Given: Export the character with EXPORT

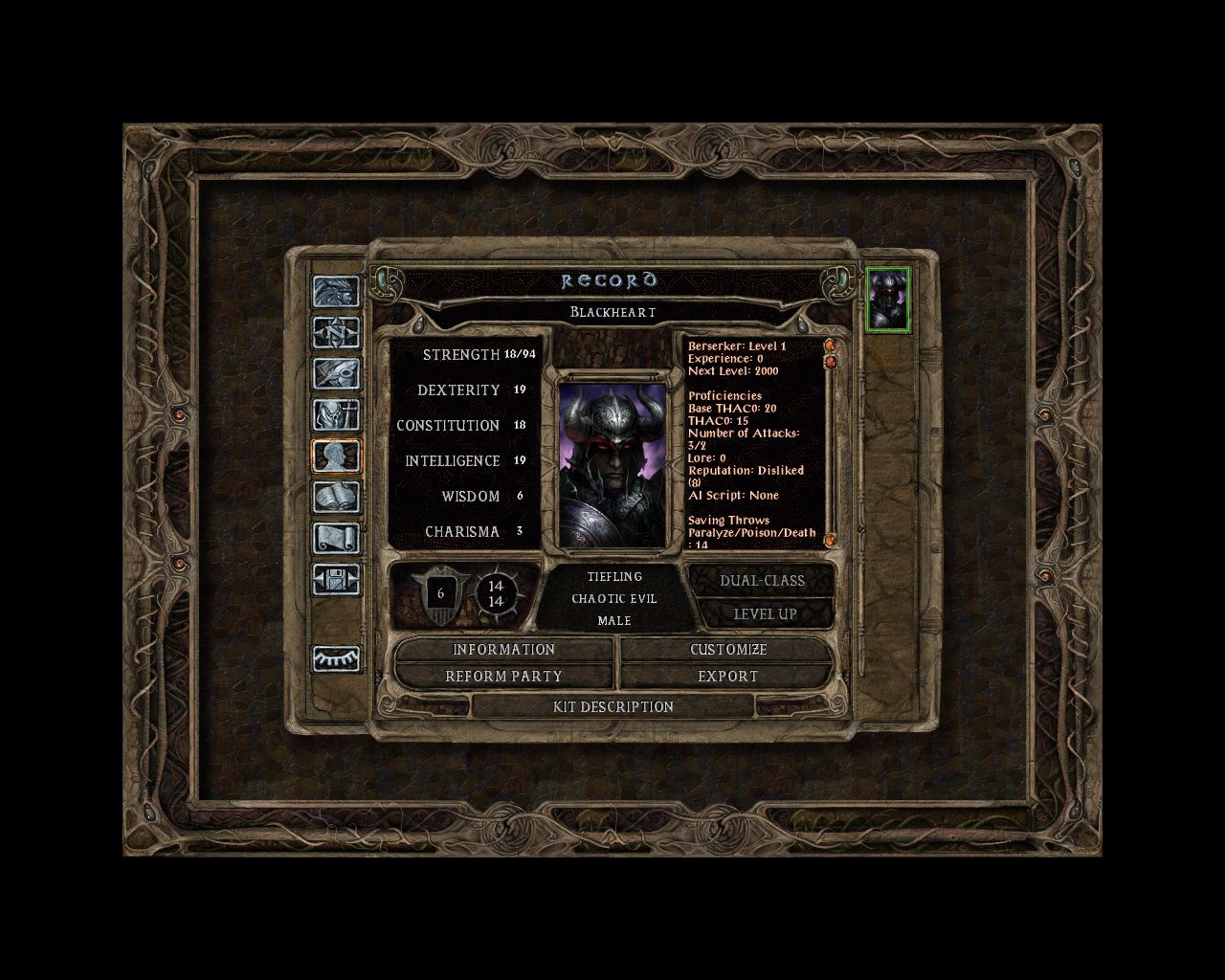Looking at the screenshot, I should (728, 676).
